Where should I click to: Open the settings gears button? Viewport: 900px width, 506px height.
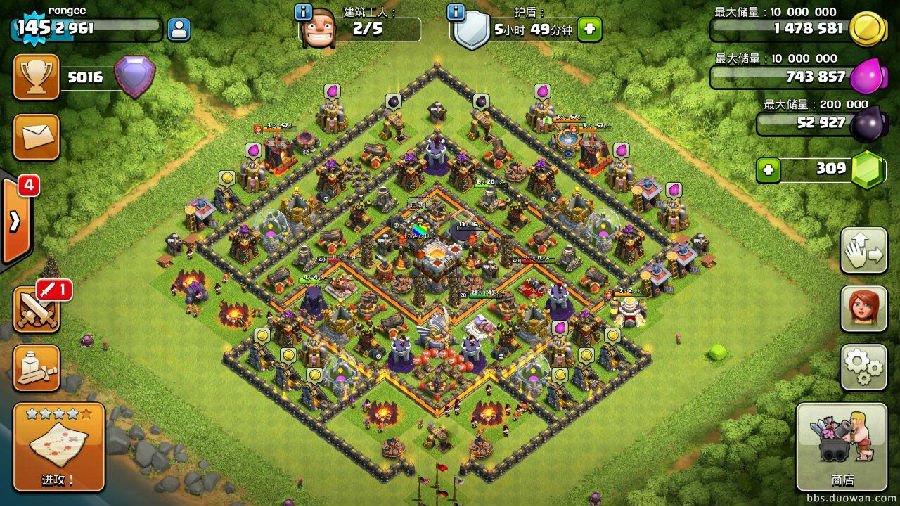click(x=863, y=368)
